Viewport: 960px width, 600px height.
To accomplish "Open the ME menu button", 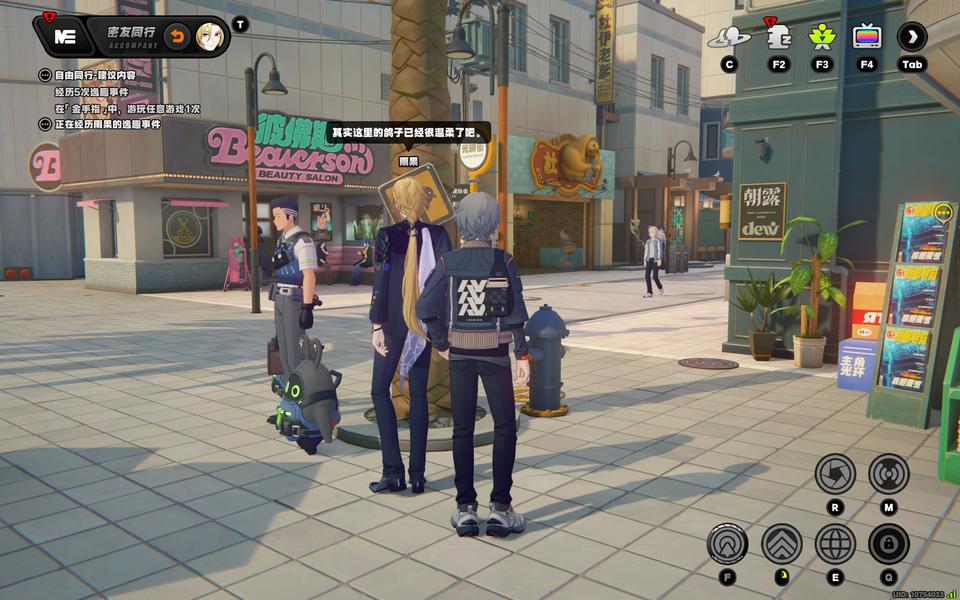I will (x=65, y=37).
